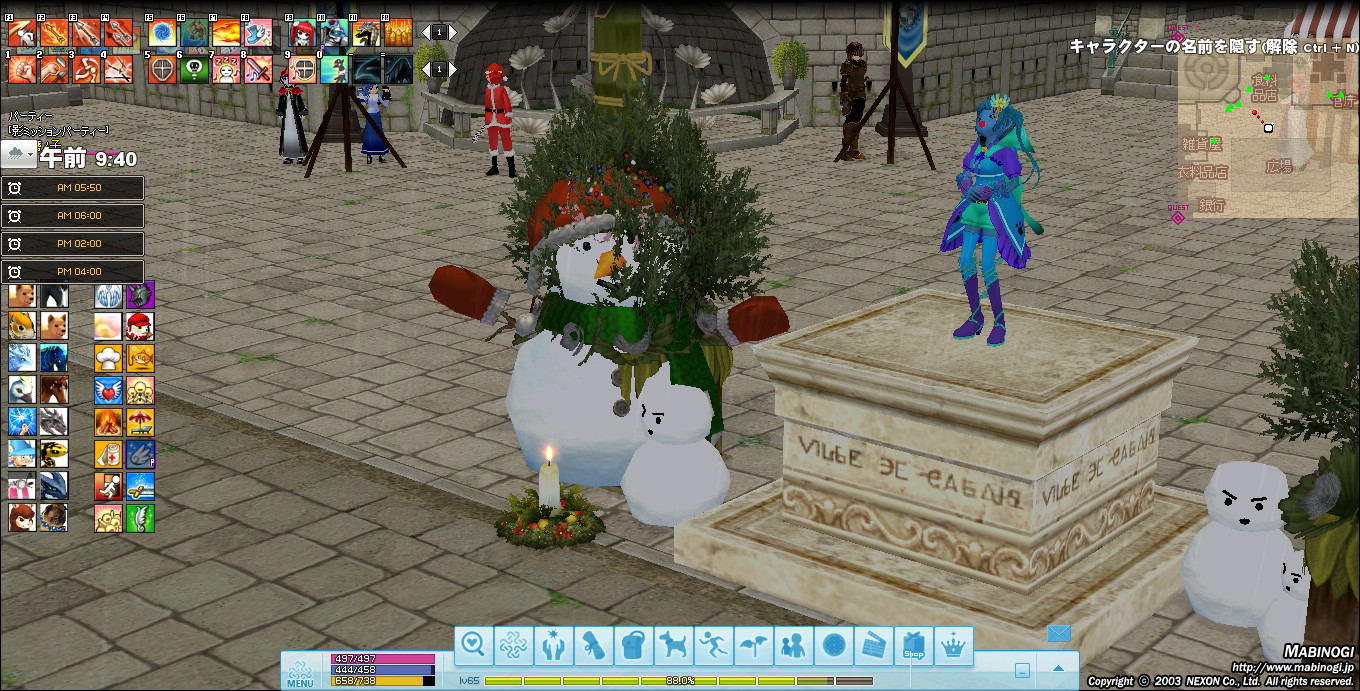
Task: Expand the bottom bar up arrow
Action: point(1058,669)
